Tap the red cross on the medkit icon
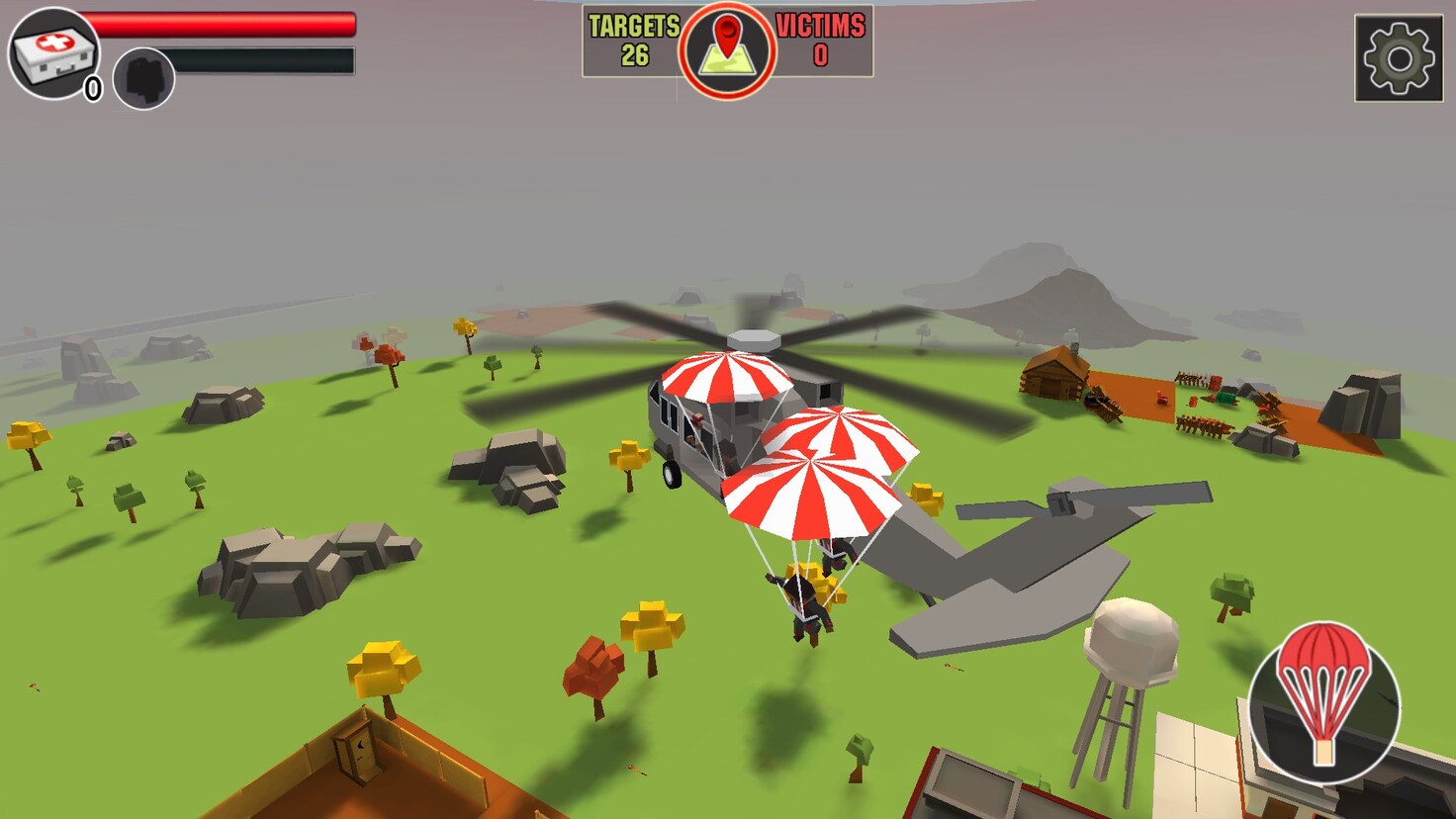Image resolution: width=1456 pixels, height=819 pixels. pyautogui.click(x=53, y=44)
